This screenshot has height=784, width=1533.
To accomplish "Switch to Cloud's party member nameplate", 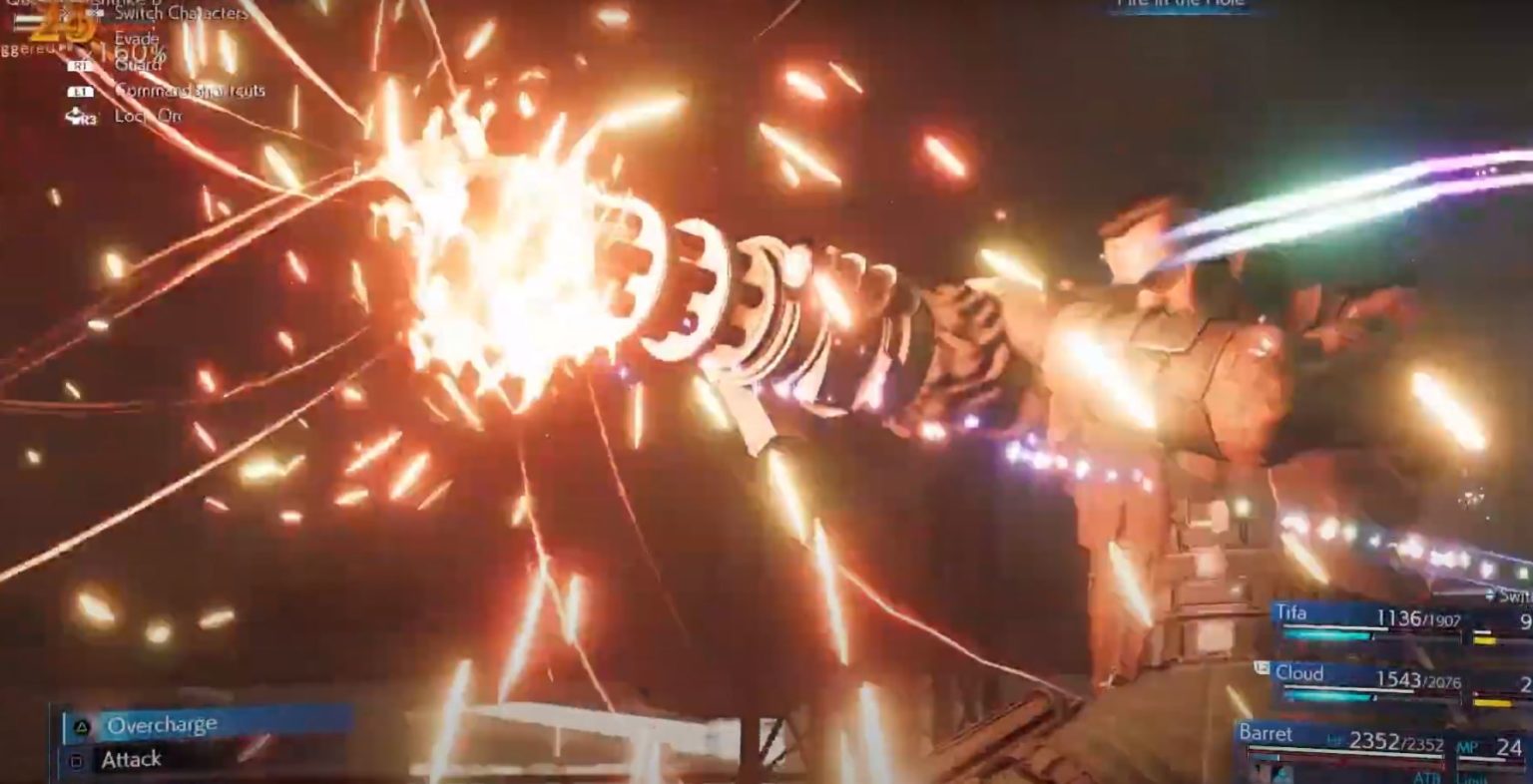I will (1300, 673).
